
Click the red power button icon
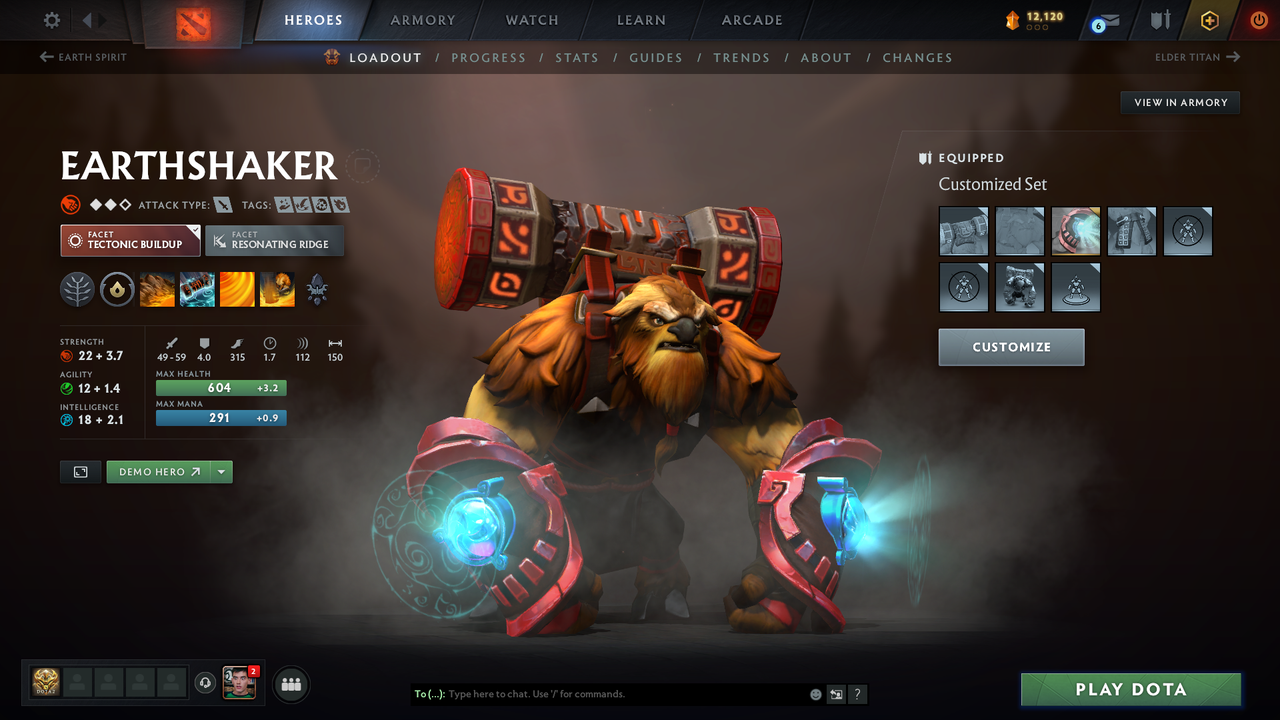[x=1258, y=19]
